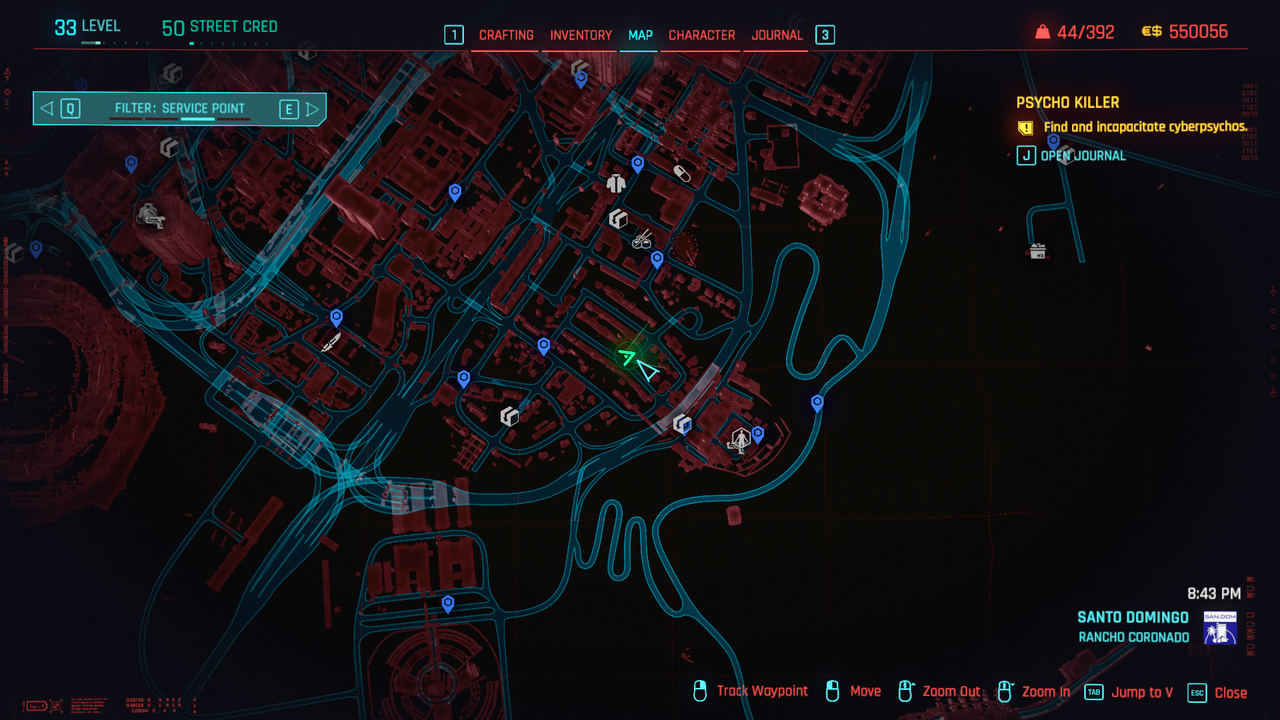
Task: Click the filter's left arrow
Action: 47,109
